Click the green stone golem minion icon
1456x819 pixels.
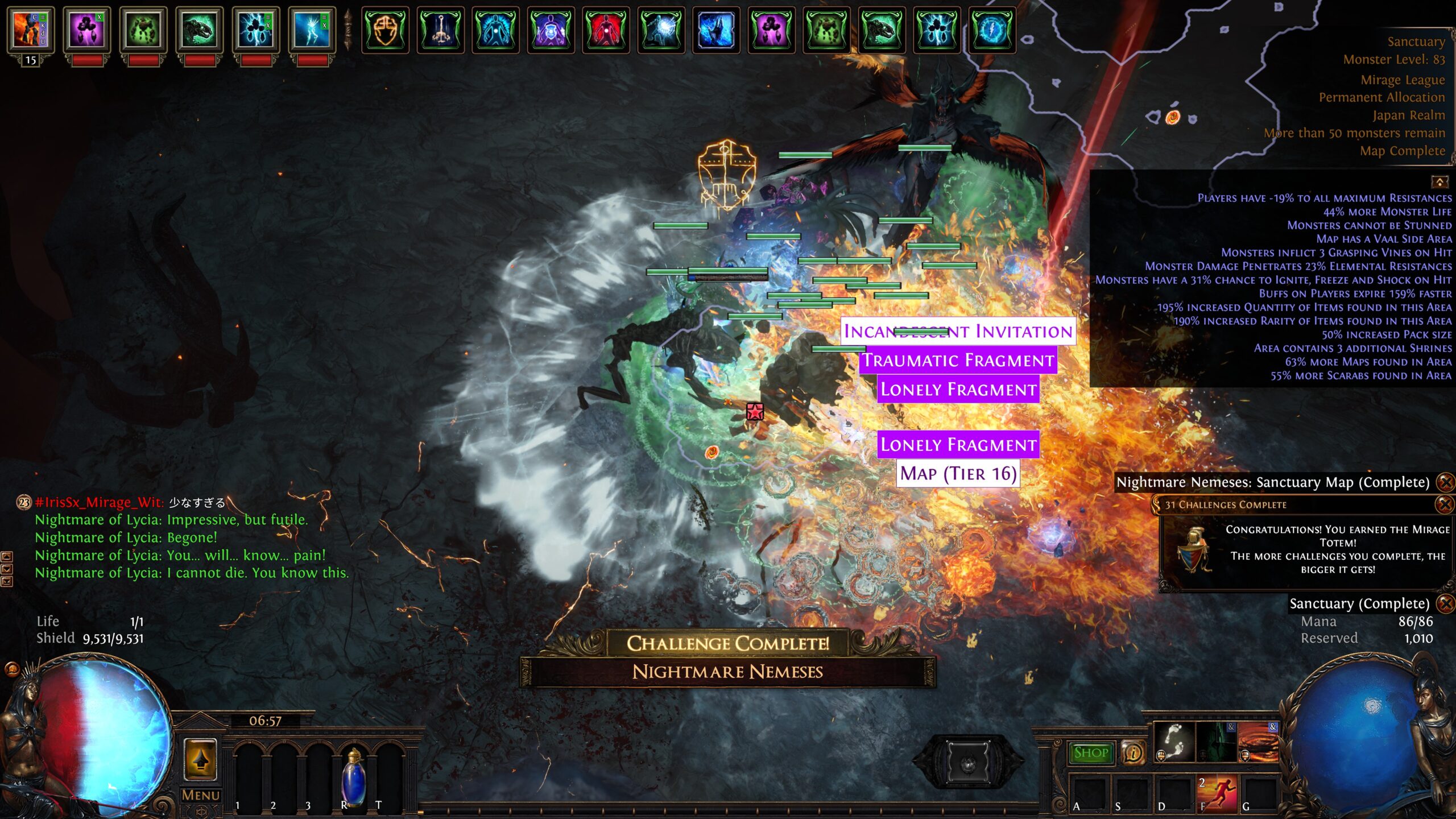coord(142,28)
